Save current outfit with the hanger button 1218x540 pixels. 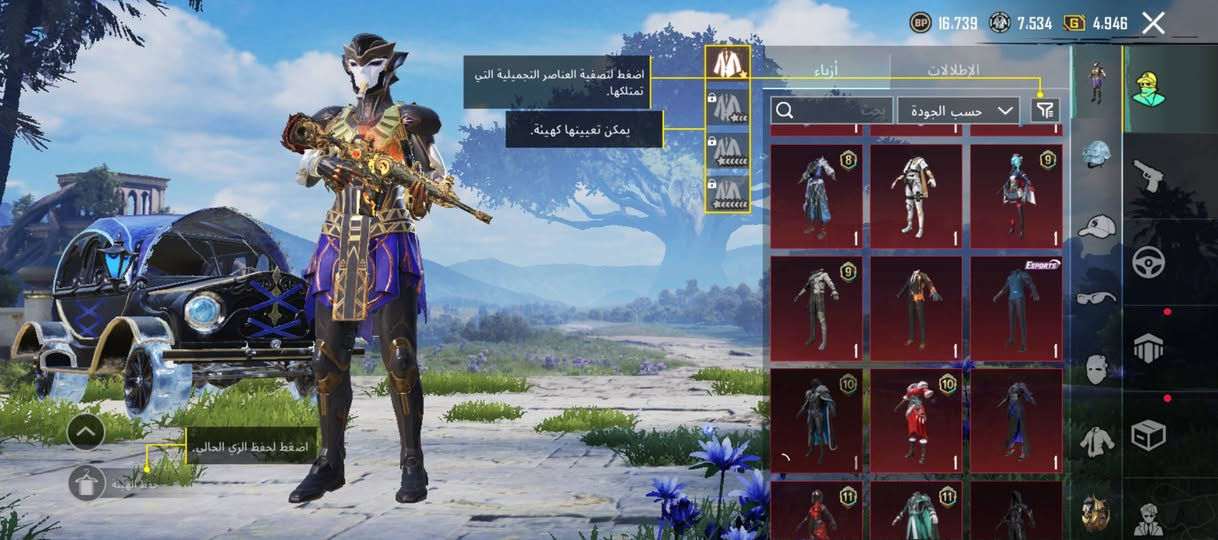coord(87,483)
